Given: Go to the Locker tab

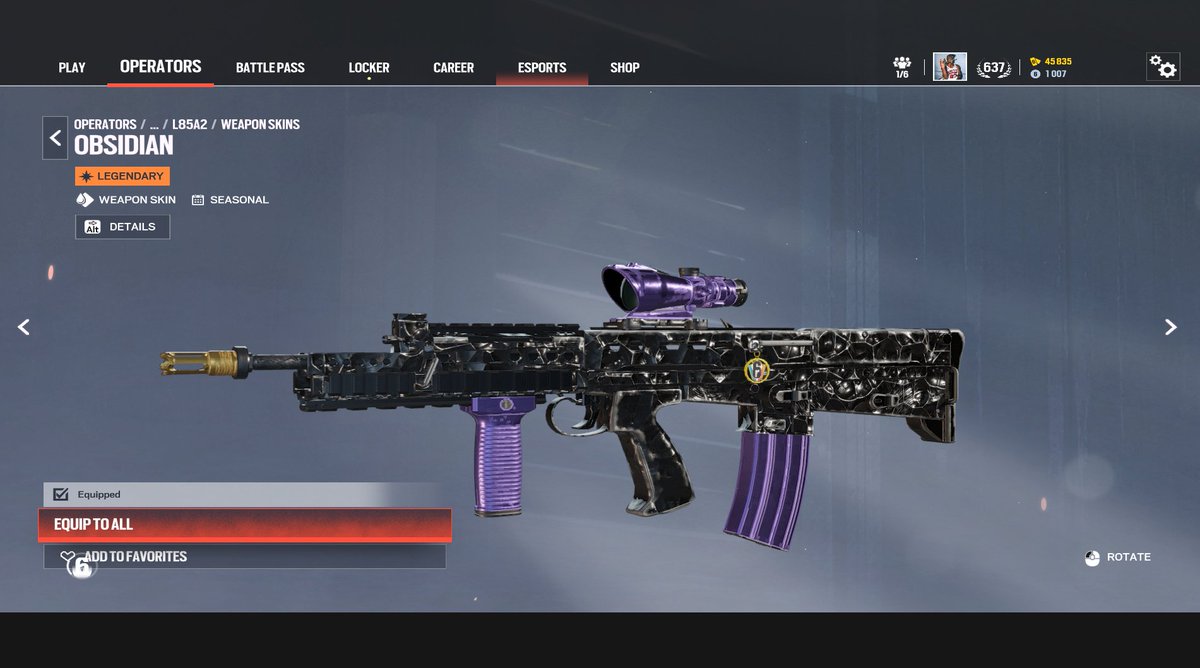Looking at the screenshot, I should pos(369,68).
